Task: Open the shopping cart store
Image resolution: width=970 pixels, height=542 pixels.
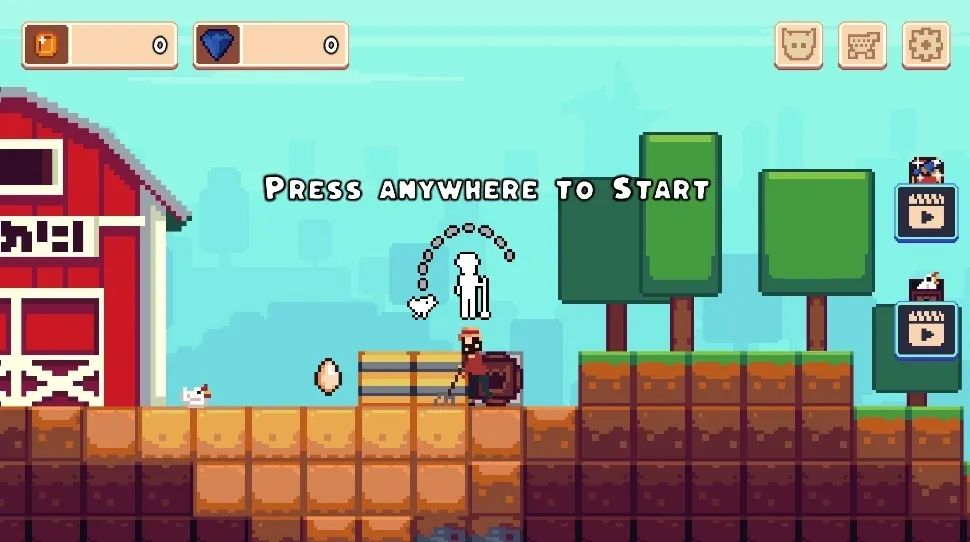Action: click(x=862, y=46)
